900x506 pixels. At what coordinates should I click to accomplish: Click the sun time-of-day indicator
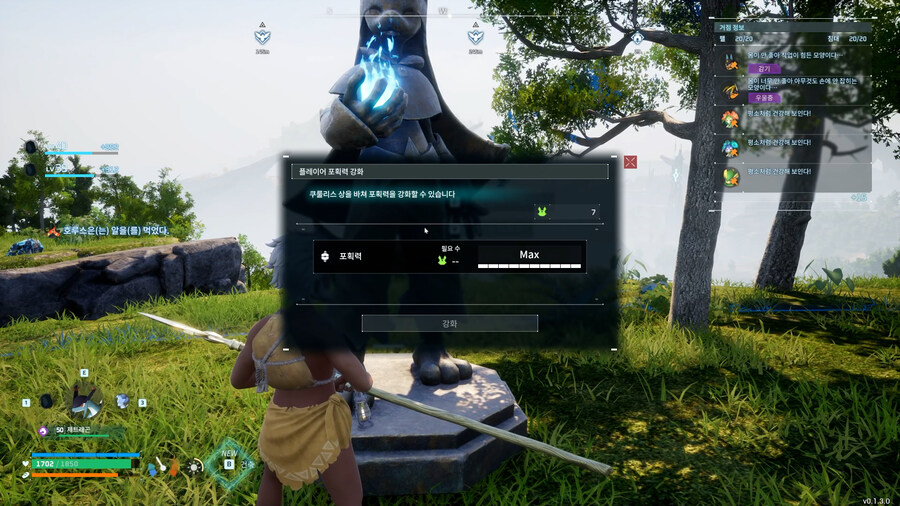[194, 466]
